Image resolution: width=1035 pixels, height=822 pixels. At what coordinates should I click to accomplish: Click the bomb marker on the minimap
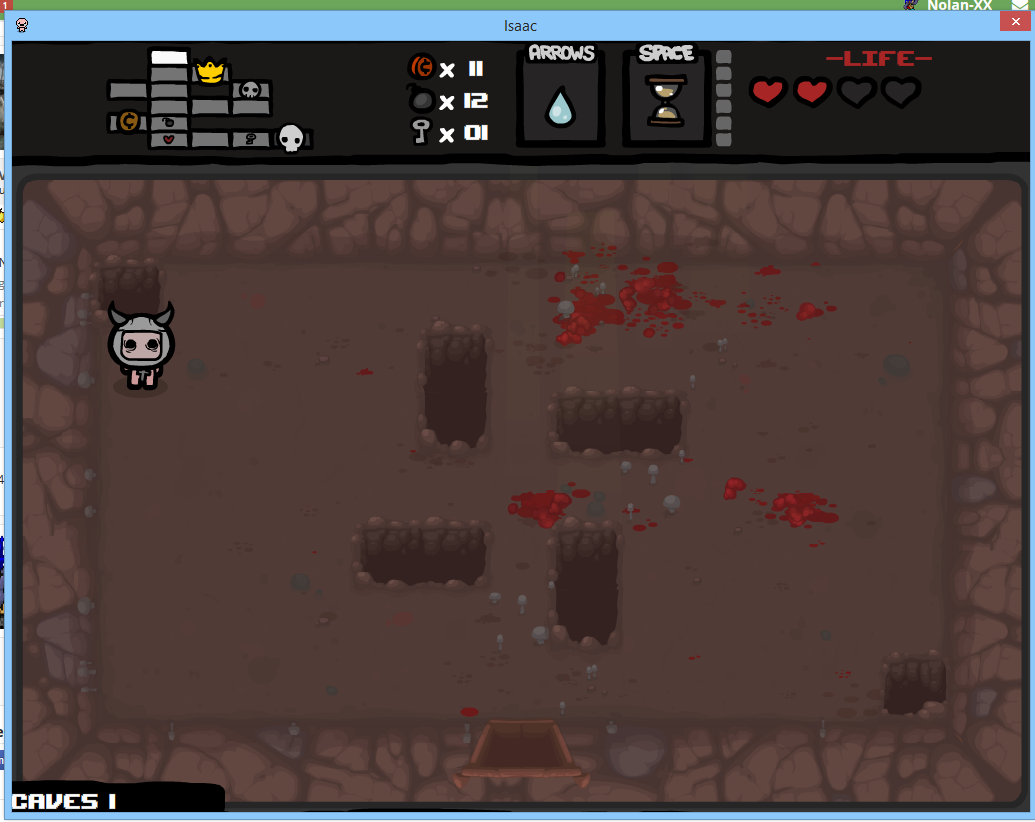point(169,122)
